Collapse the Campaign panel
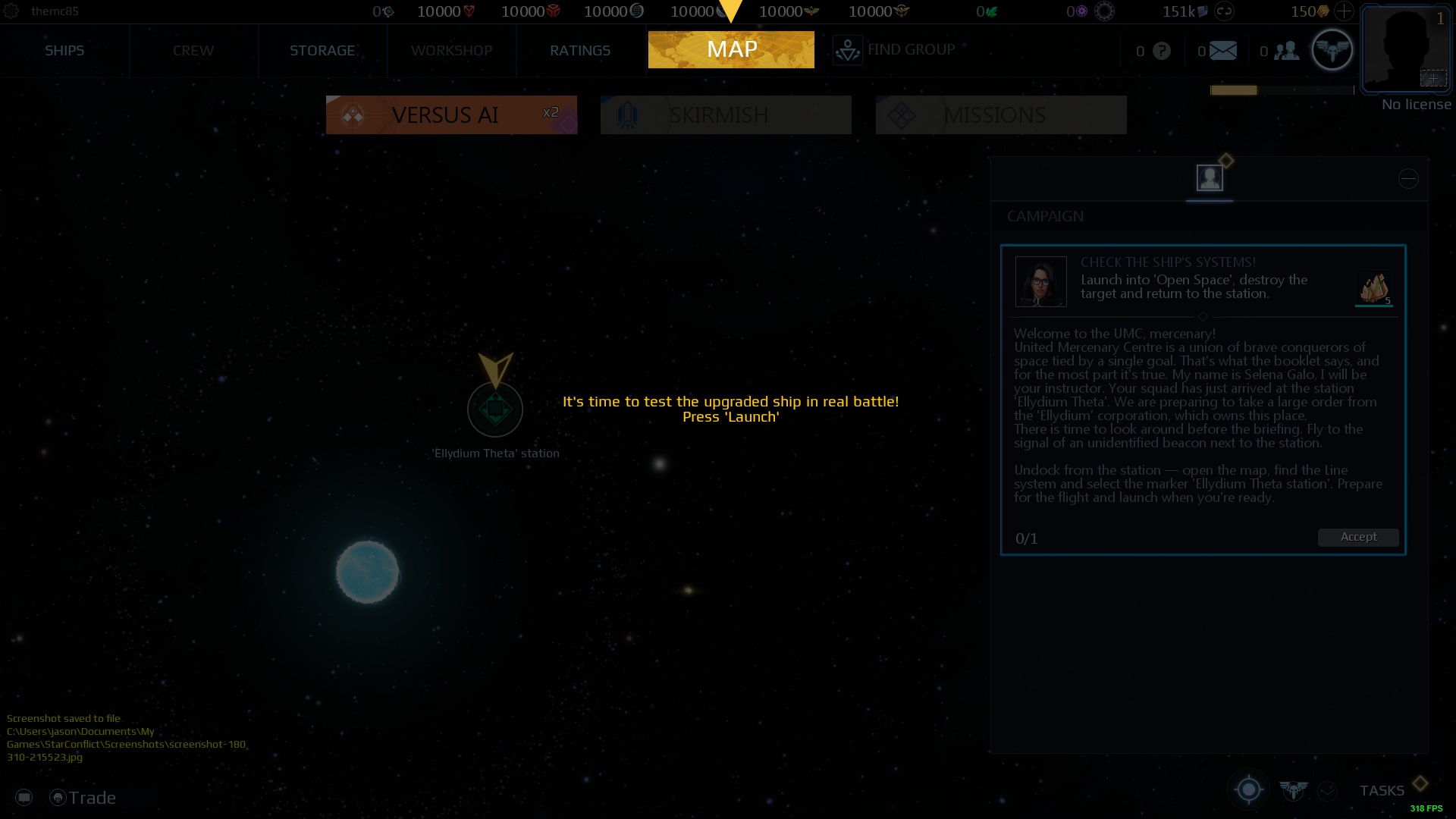Image resolution: width=1456 pixels, height=819 pixels. pos(1408,177)
